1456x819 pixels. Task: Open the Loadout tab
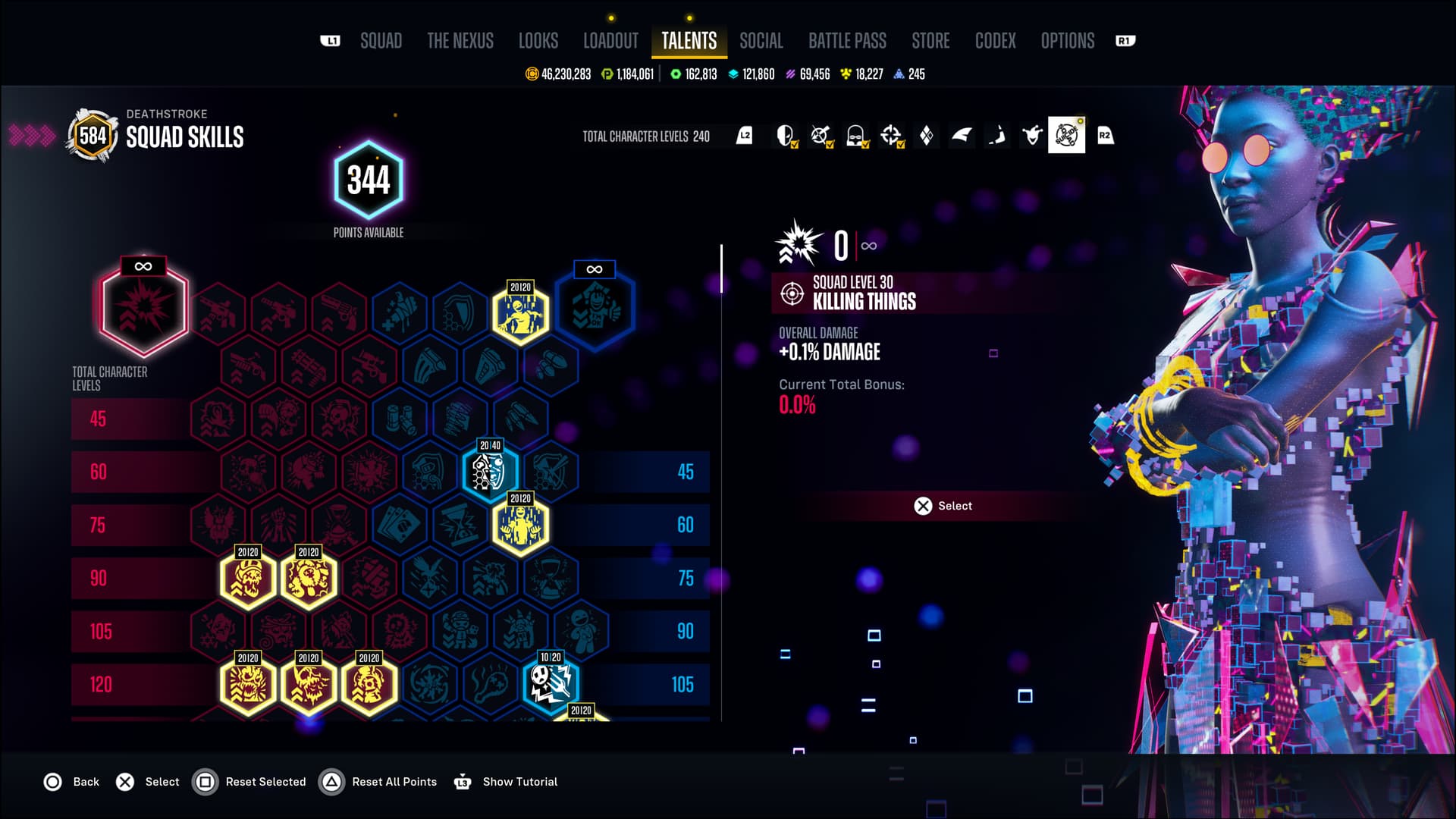(610, 41)
